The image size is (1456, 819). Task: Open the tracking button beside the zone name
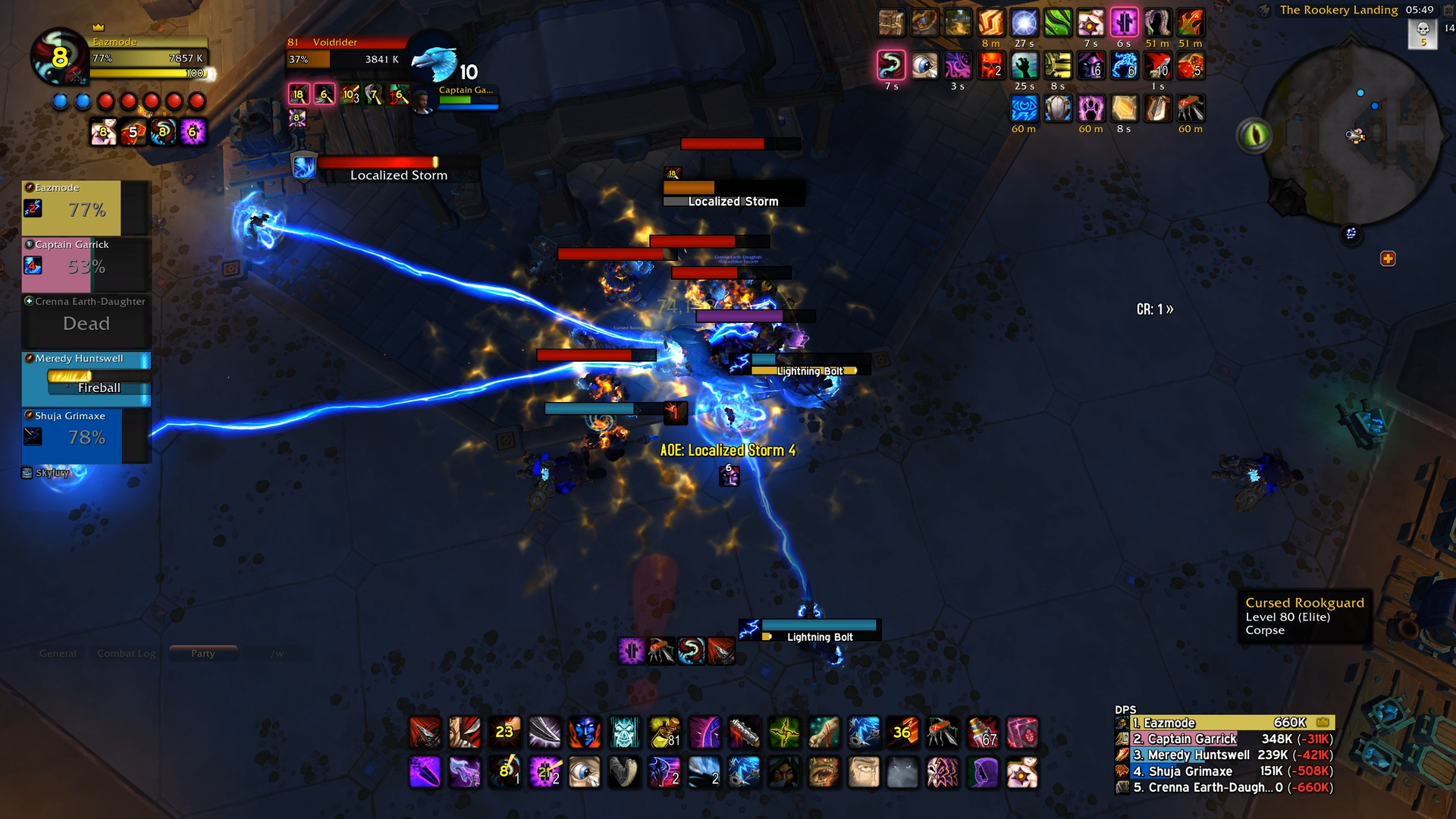tap(1264, 11)
